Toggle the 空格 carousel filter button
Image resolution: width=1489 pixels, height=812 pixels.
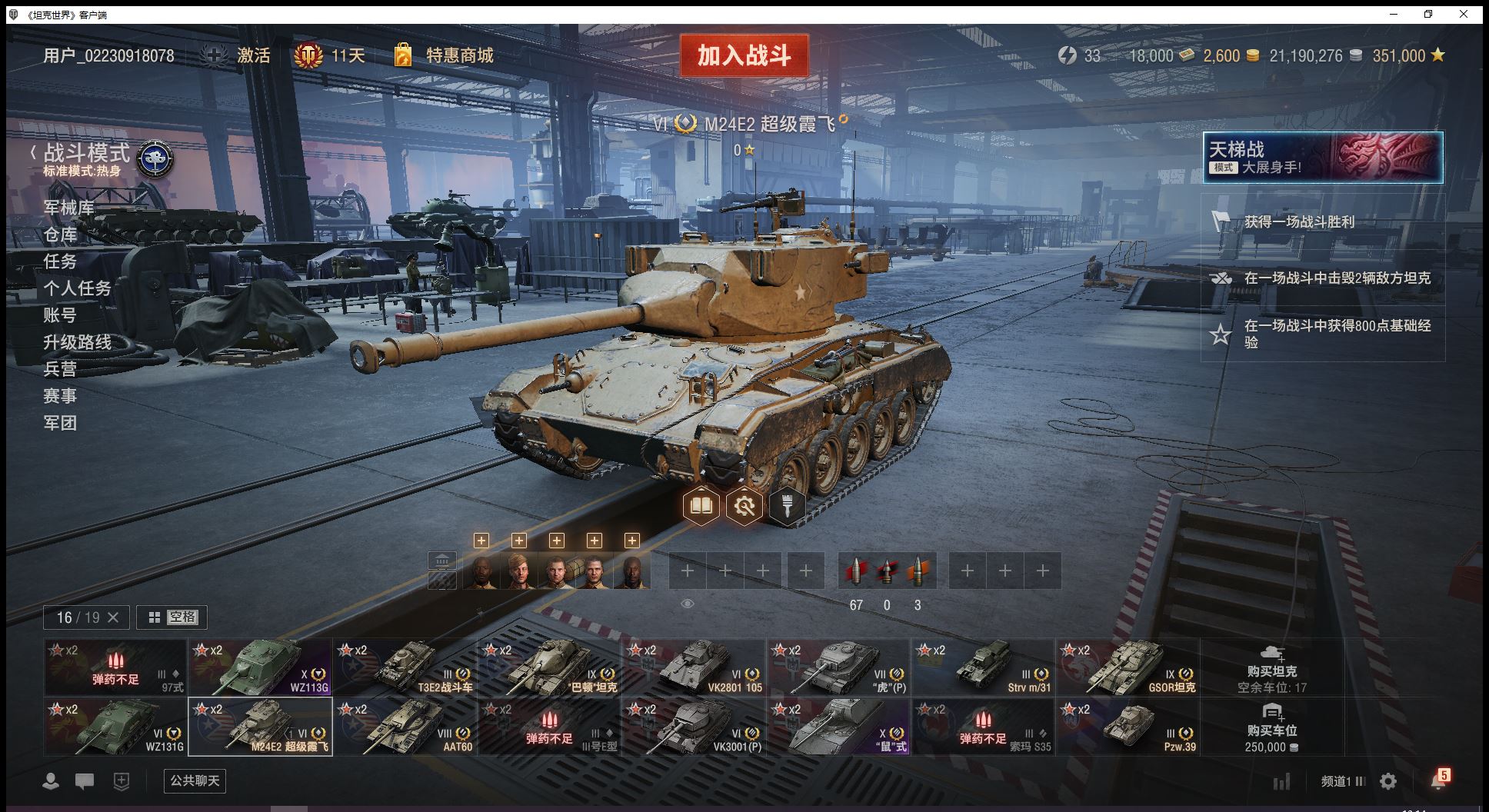click(172, 617)
